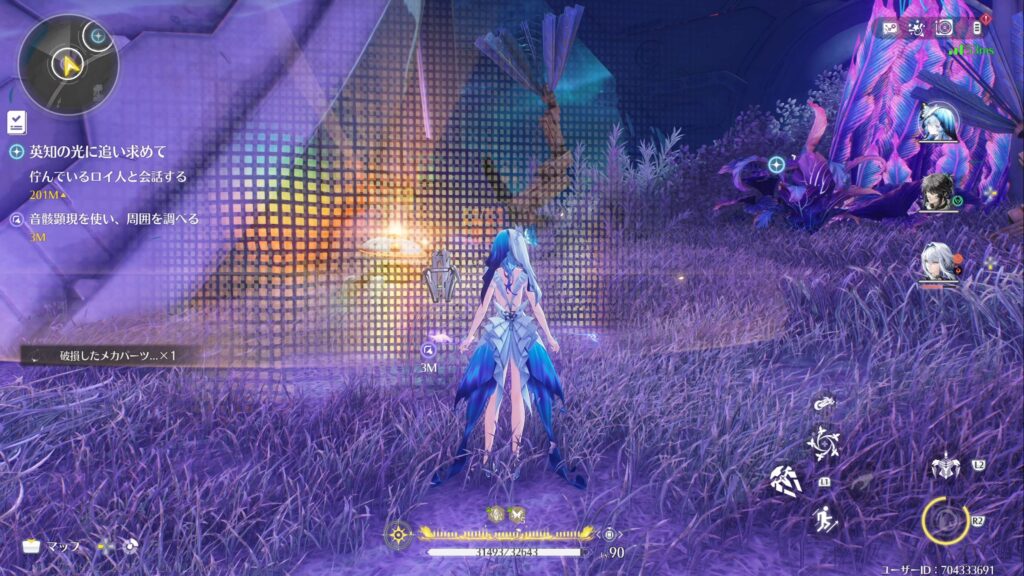
Task: Select the 英知の光に追い求めて quest tracker
Action: (x=98, y=152)
